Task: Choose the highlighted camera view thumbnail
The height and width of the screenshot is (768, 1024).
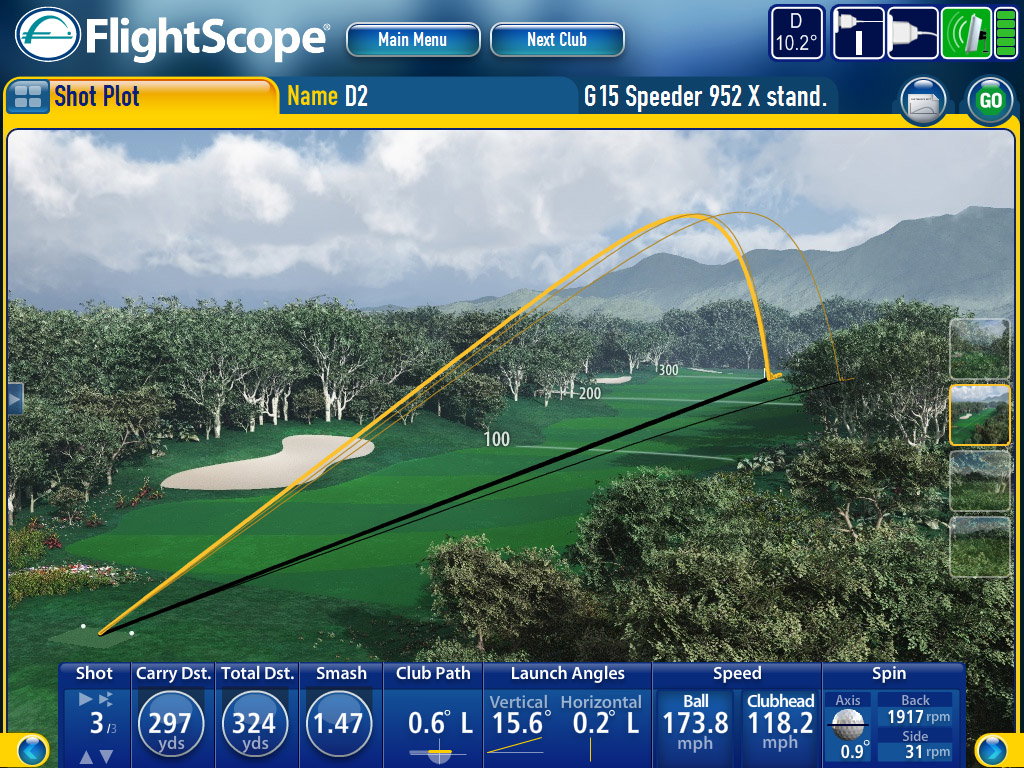Action: [x=979, y=414]
